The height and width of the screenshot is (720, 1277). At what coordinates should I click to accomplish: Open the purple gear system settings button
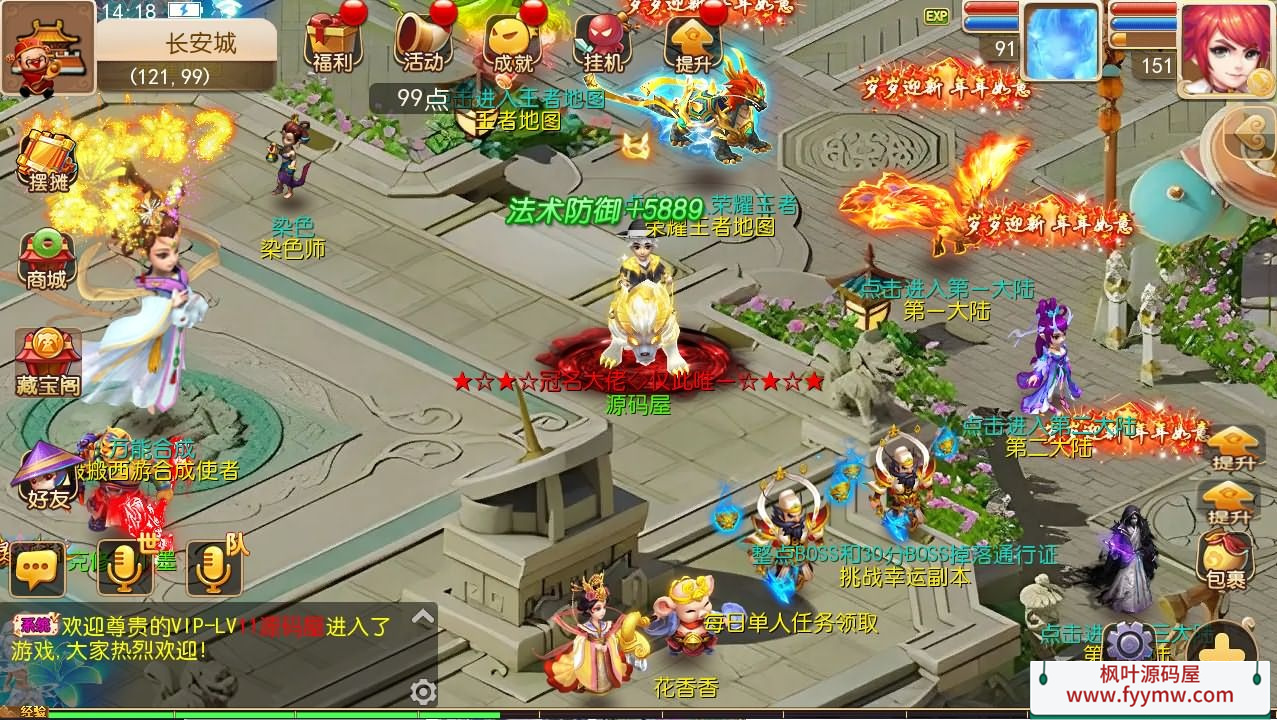click(x=1131, y=644)
